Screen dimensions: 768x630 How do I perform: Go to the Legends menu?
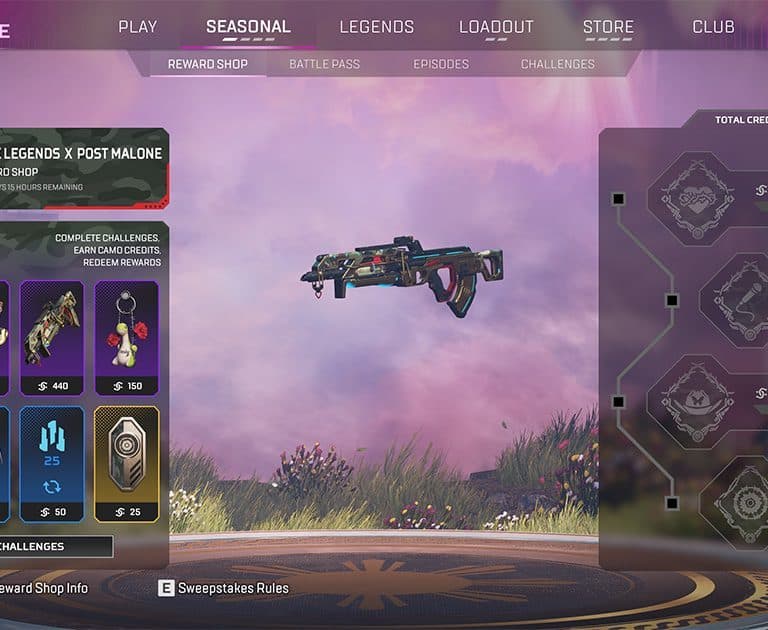[x=376, y=27]
